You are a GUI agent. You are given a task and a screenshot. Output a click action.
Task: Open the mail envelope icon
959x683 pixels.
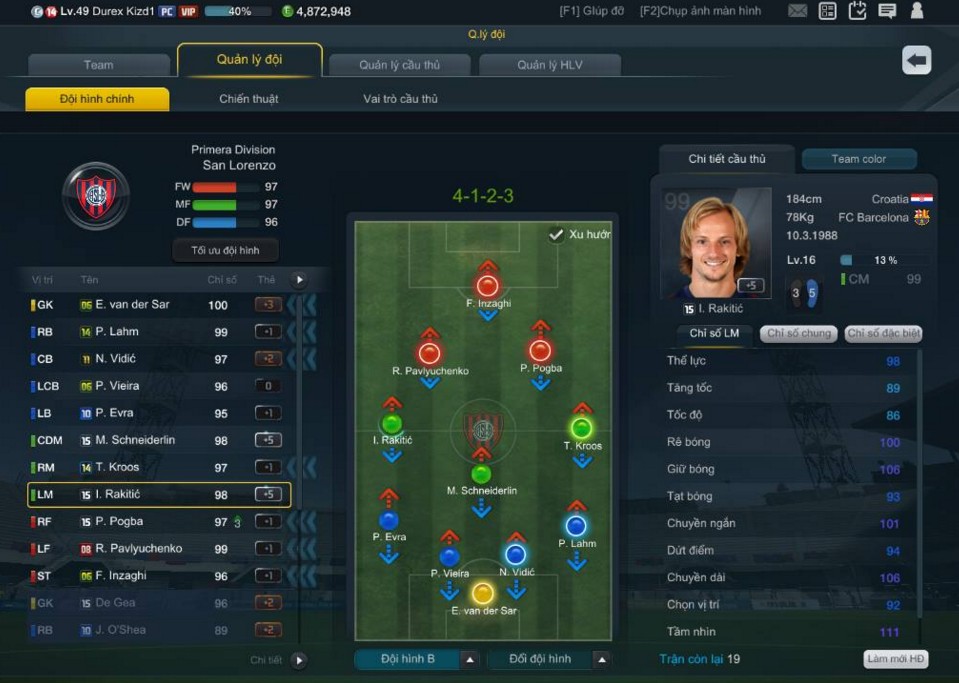797,11
